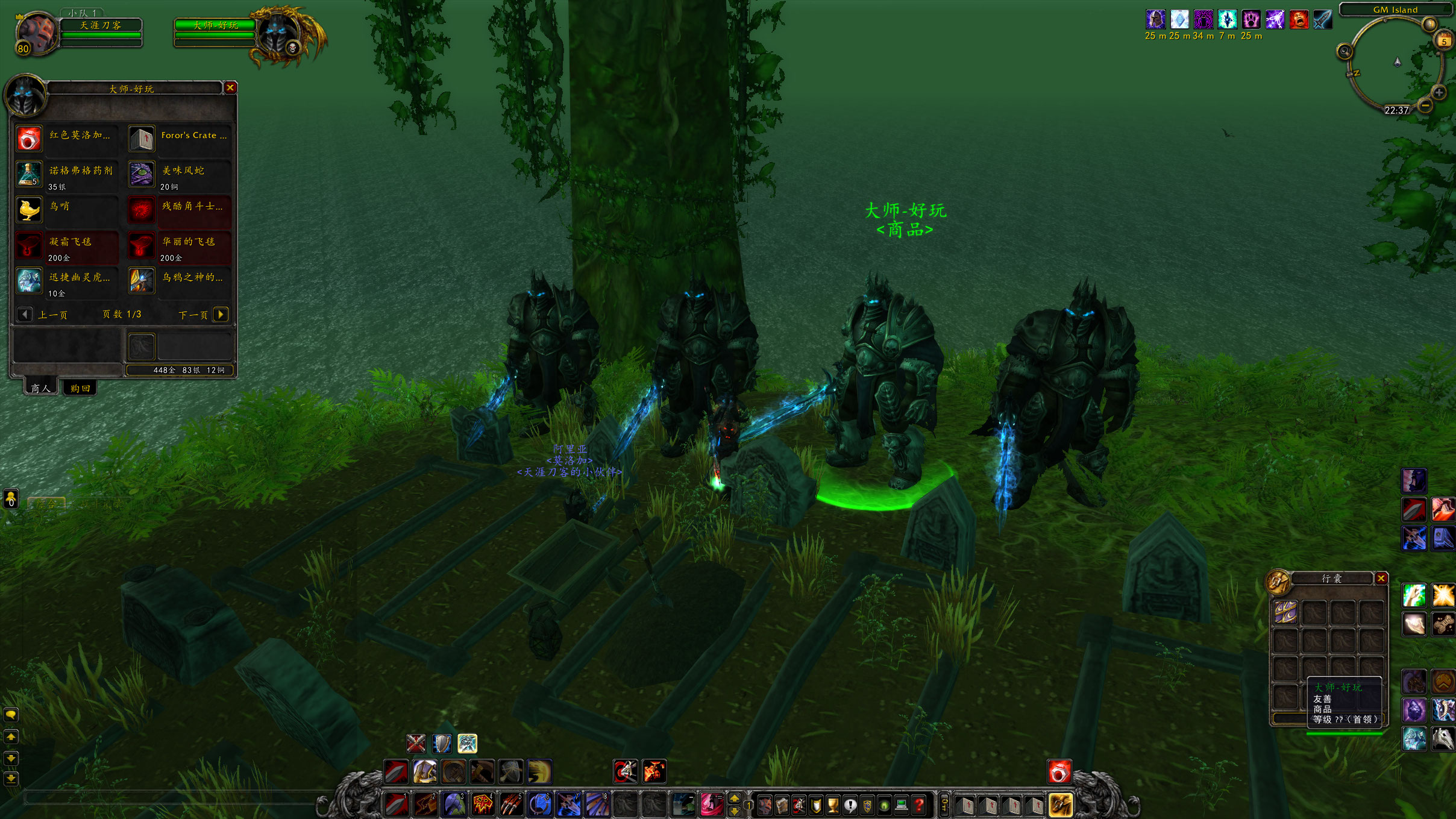Select the item in the first bag slot
This screenshot has width=1456, height=819.
1285,612
